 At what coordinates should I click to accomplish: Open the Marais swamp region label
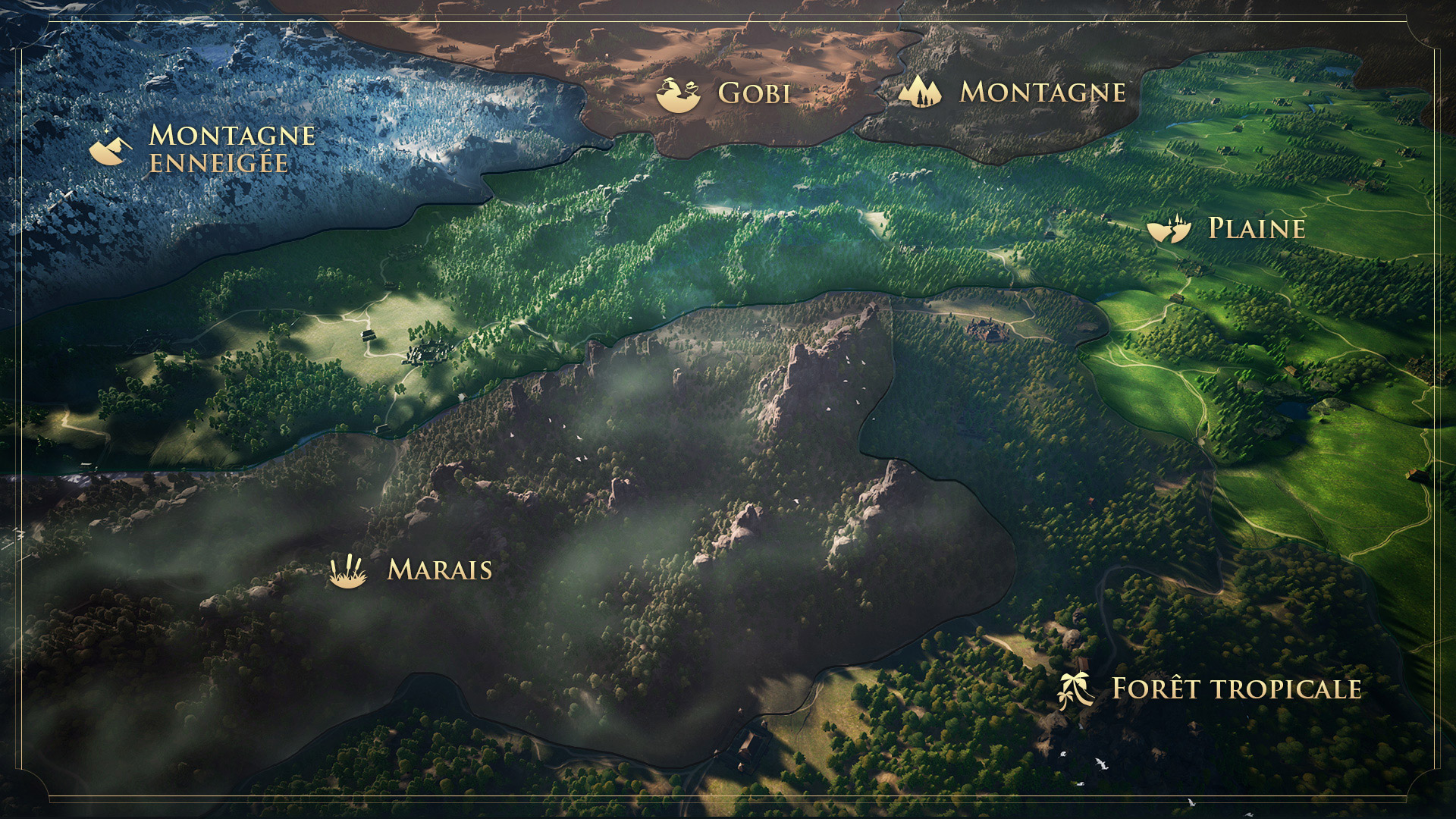pyautogui.click(x=439, y=570)
